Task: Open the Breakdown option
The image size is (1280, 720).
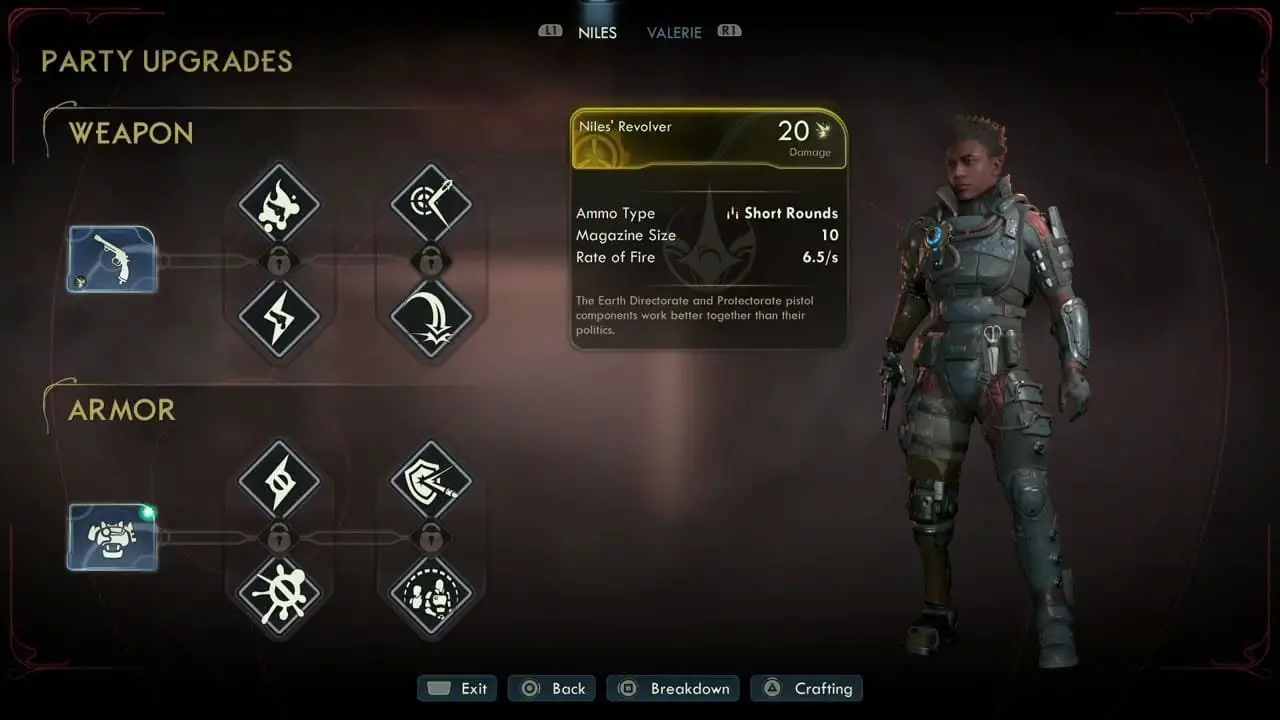Action: tap(673, 688)
